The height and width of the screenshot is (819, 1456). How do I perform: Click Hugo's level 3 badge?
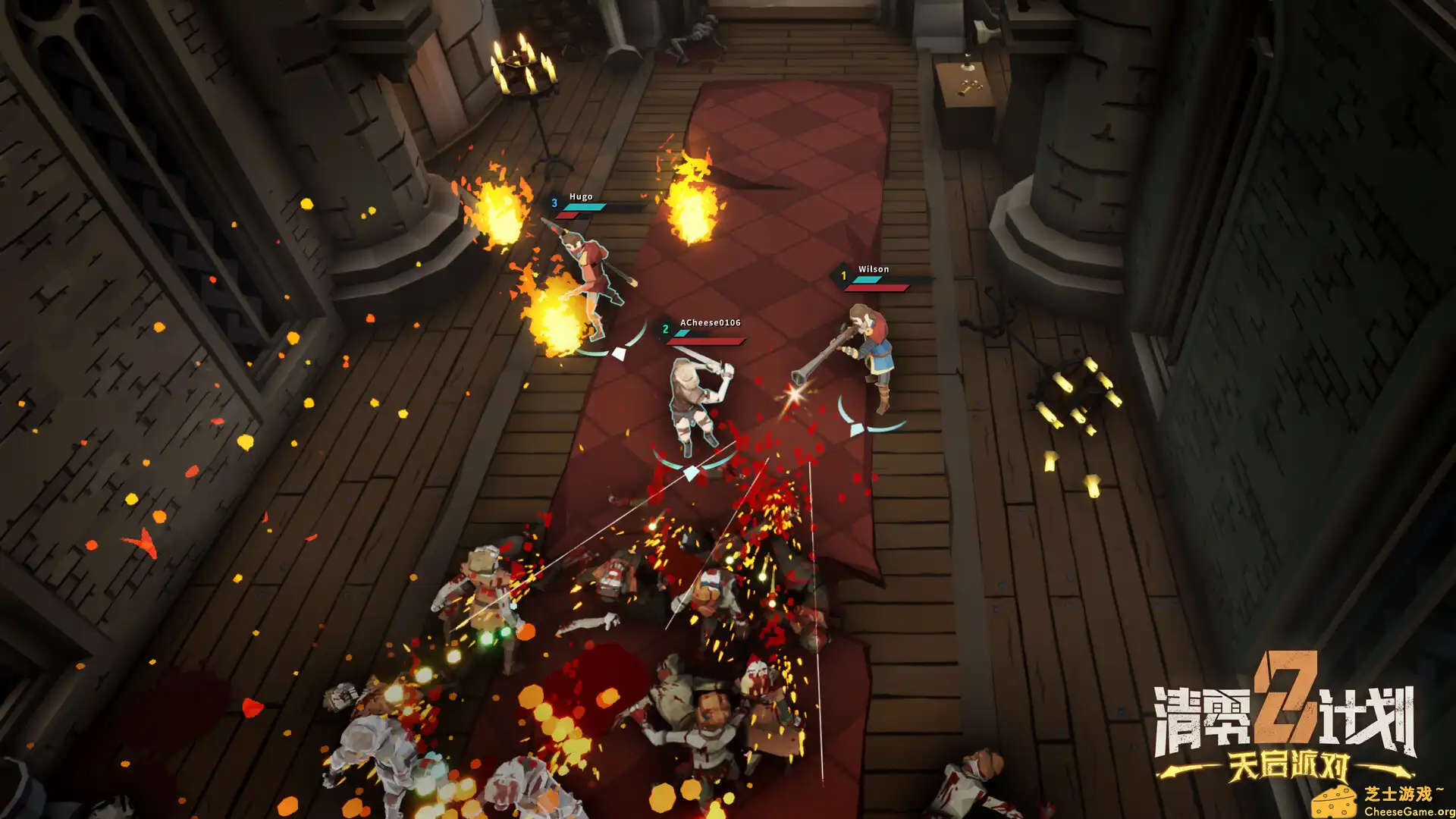coord(554,203)
